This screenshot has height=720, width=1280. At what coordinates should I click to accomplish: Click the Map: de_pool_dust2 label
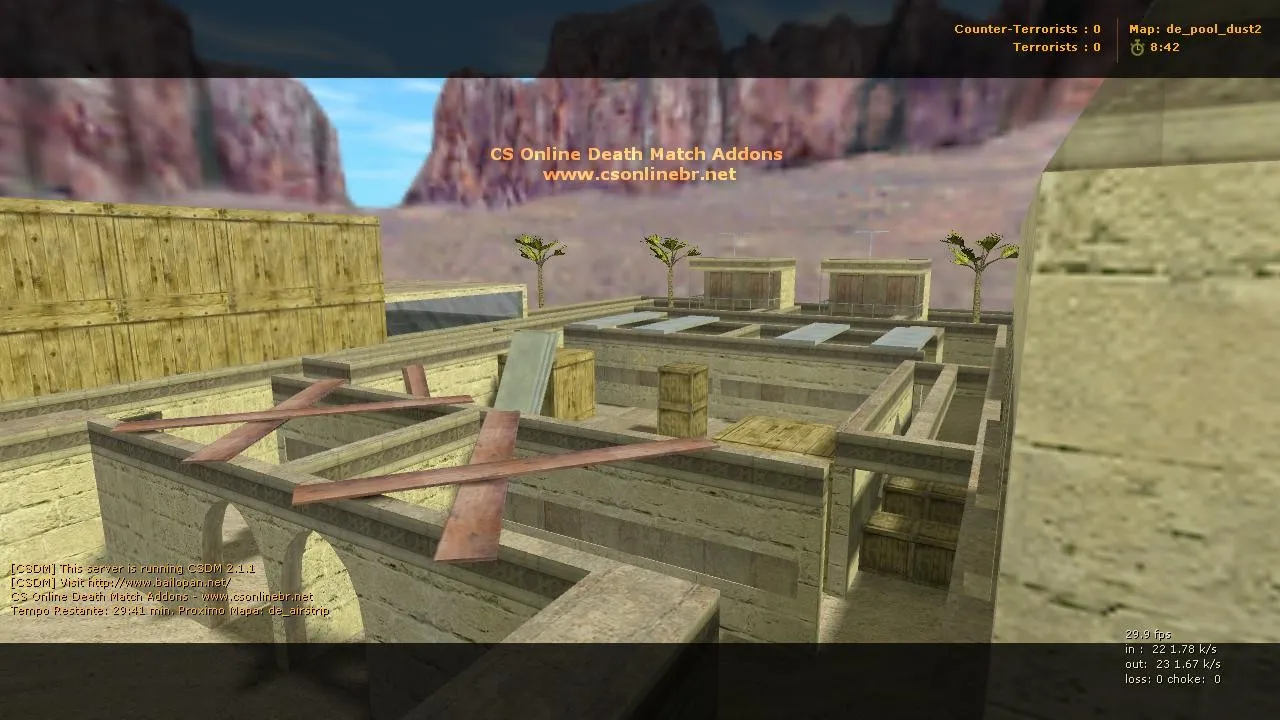point(1194,28)
